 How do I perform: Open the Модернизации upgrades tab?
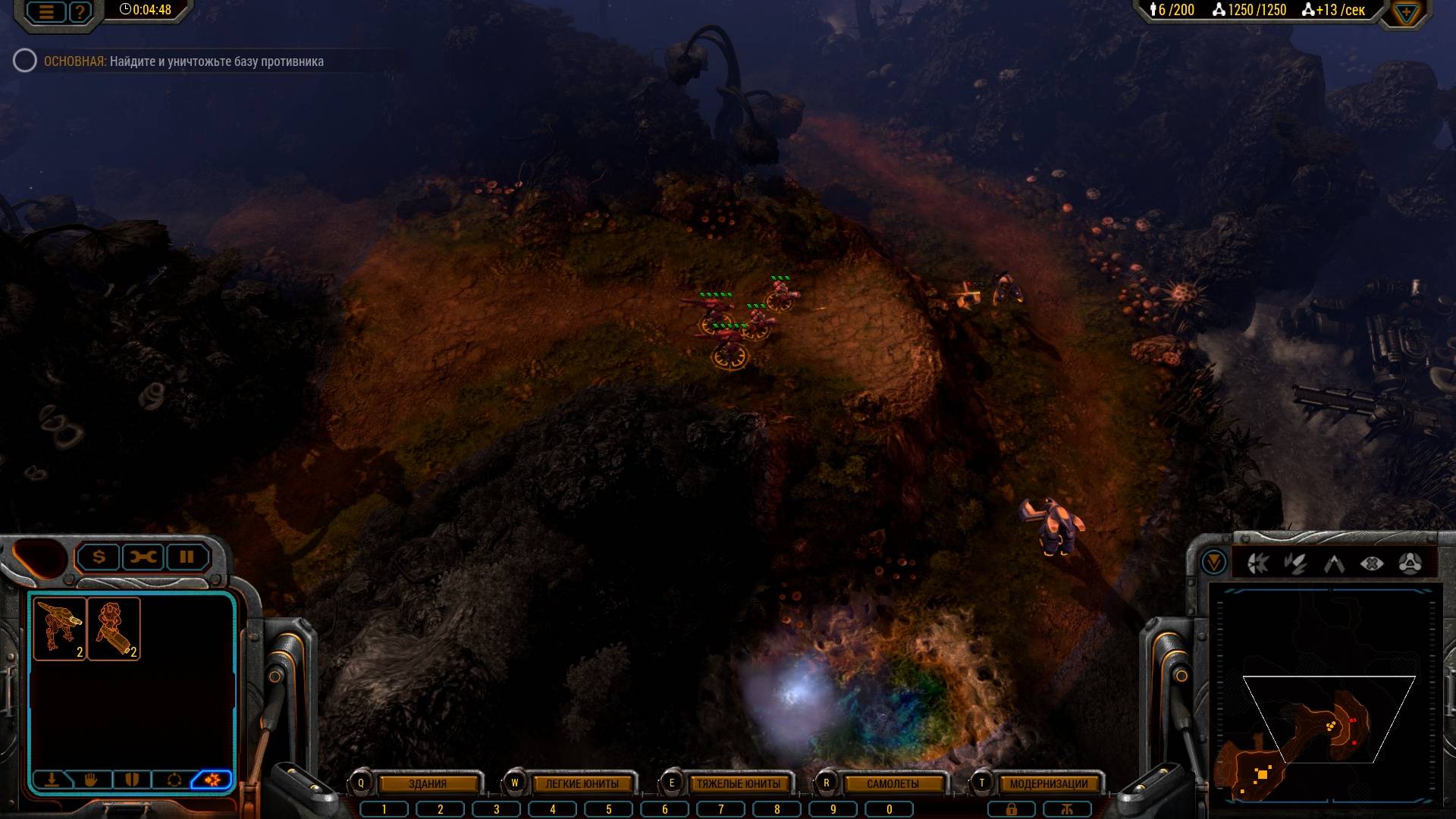point(1048,783)
